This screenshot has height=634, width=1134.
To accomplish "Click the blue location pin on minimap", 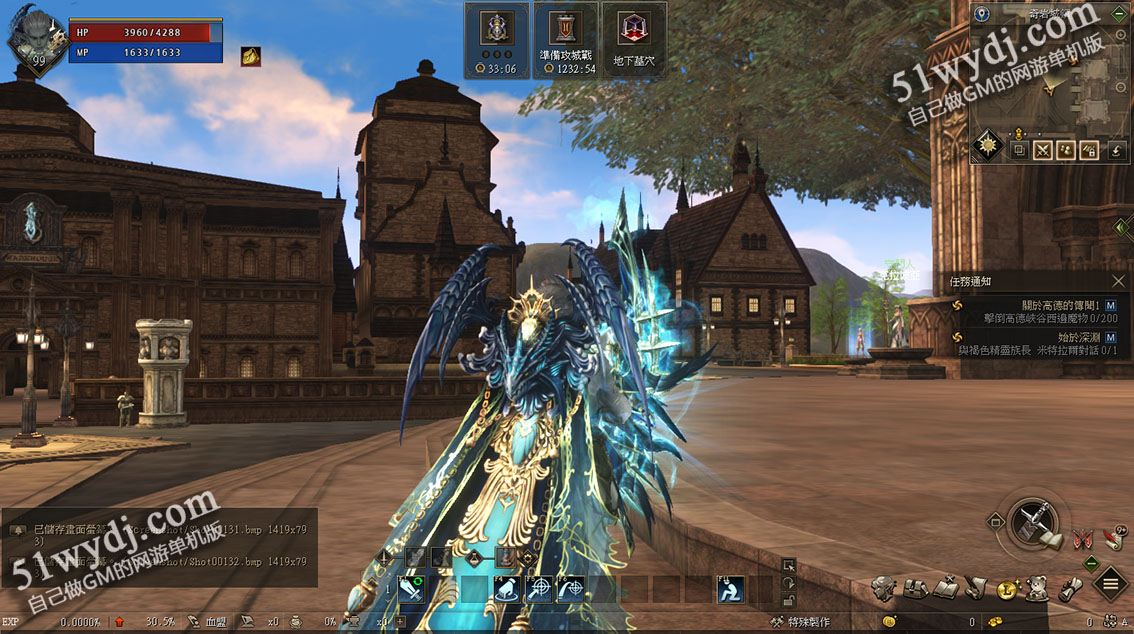I will [982, 14].
